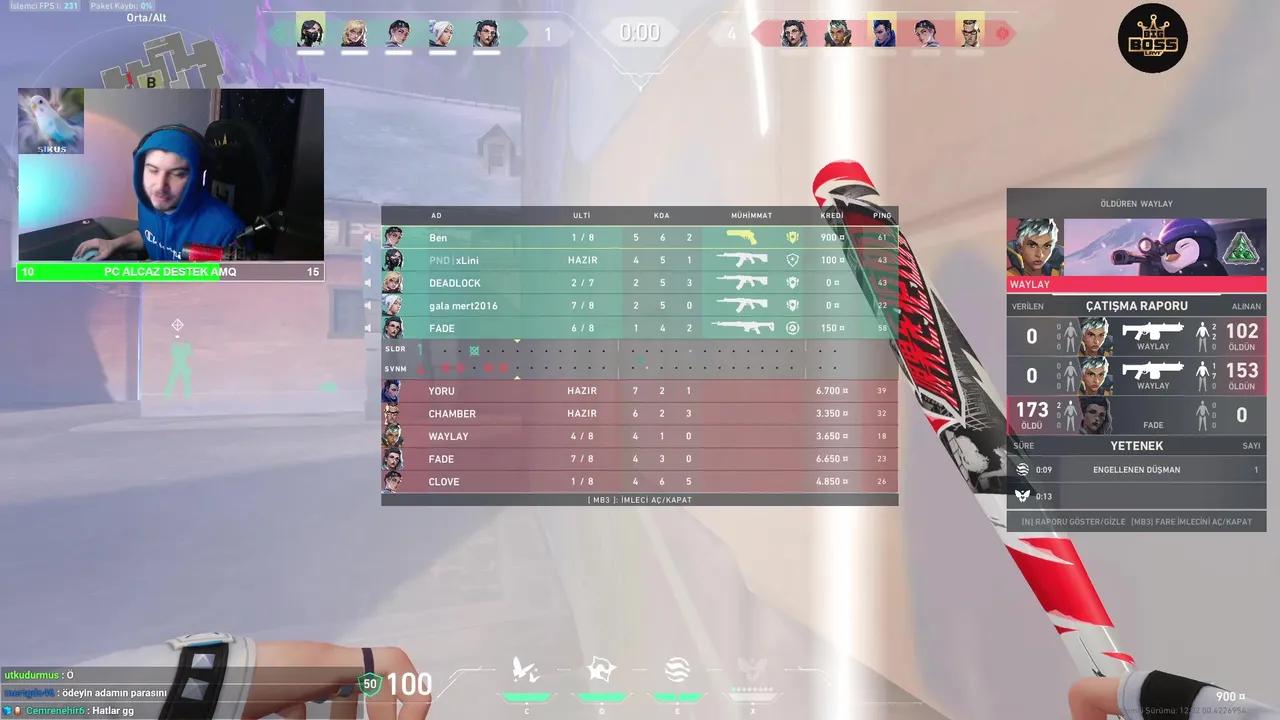The width and height of the screenshot is (1280, 720).
Task: Click the Boss League logo top right
Action: 1152,37
